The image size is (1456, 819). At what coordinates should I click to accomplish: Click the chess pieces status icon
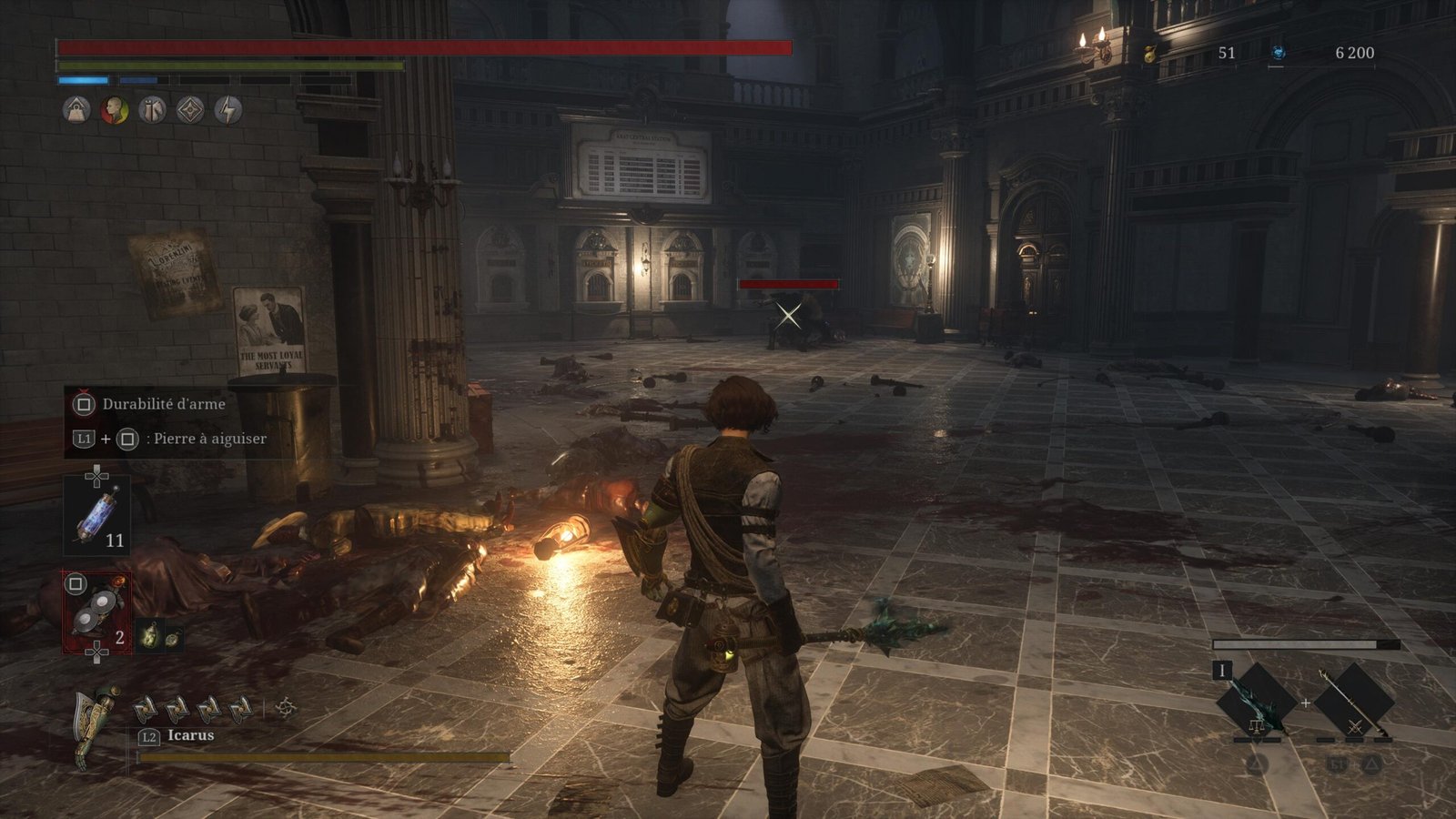[x=152, y=110]
